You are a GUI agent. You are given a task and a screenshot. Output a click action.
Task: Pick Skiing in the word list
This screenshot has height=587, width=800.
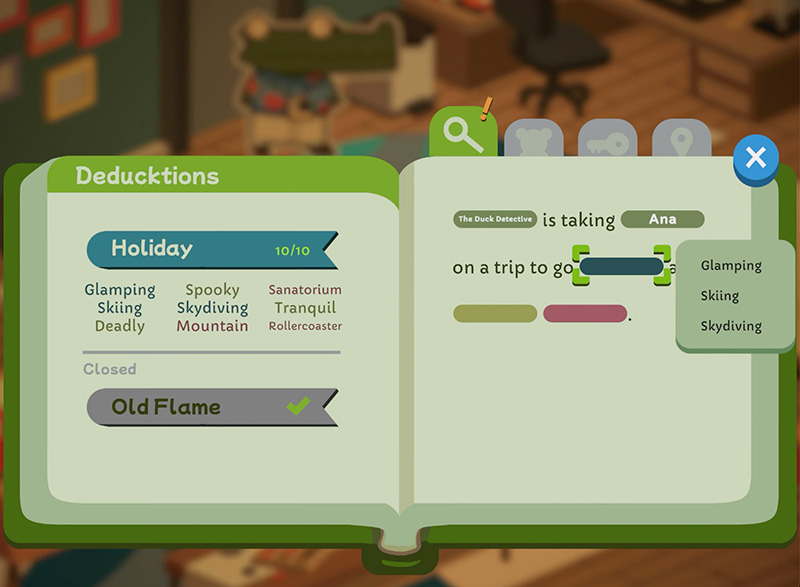tap(720, 296)
